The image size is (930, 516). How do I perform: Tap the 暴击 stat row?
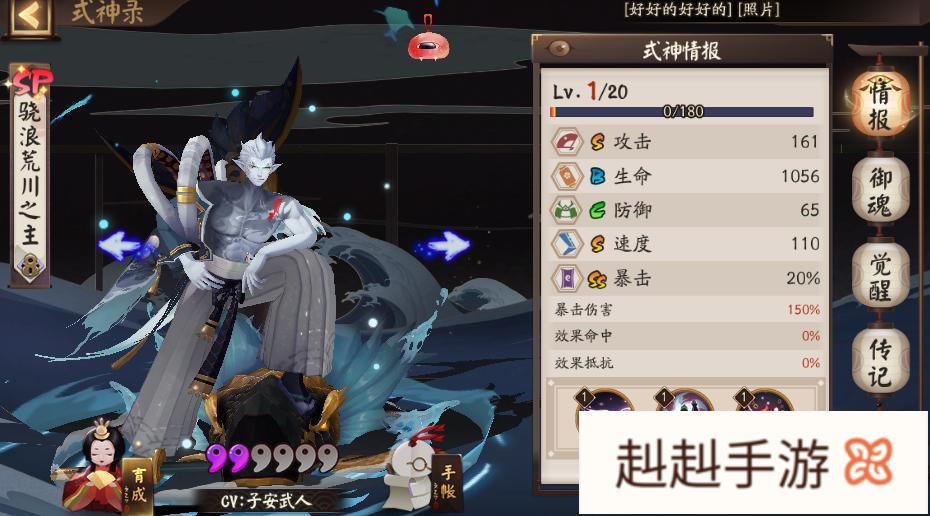click(685, 278)
